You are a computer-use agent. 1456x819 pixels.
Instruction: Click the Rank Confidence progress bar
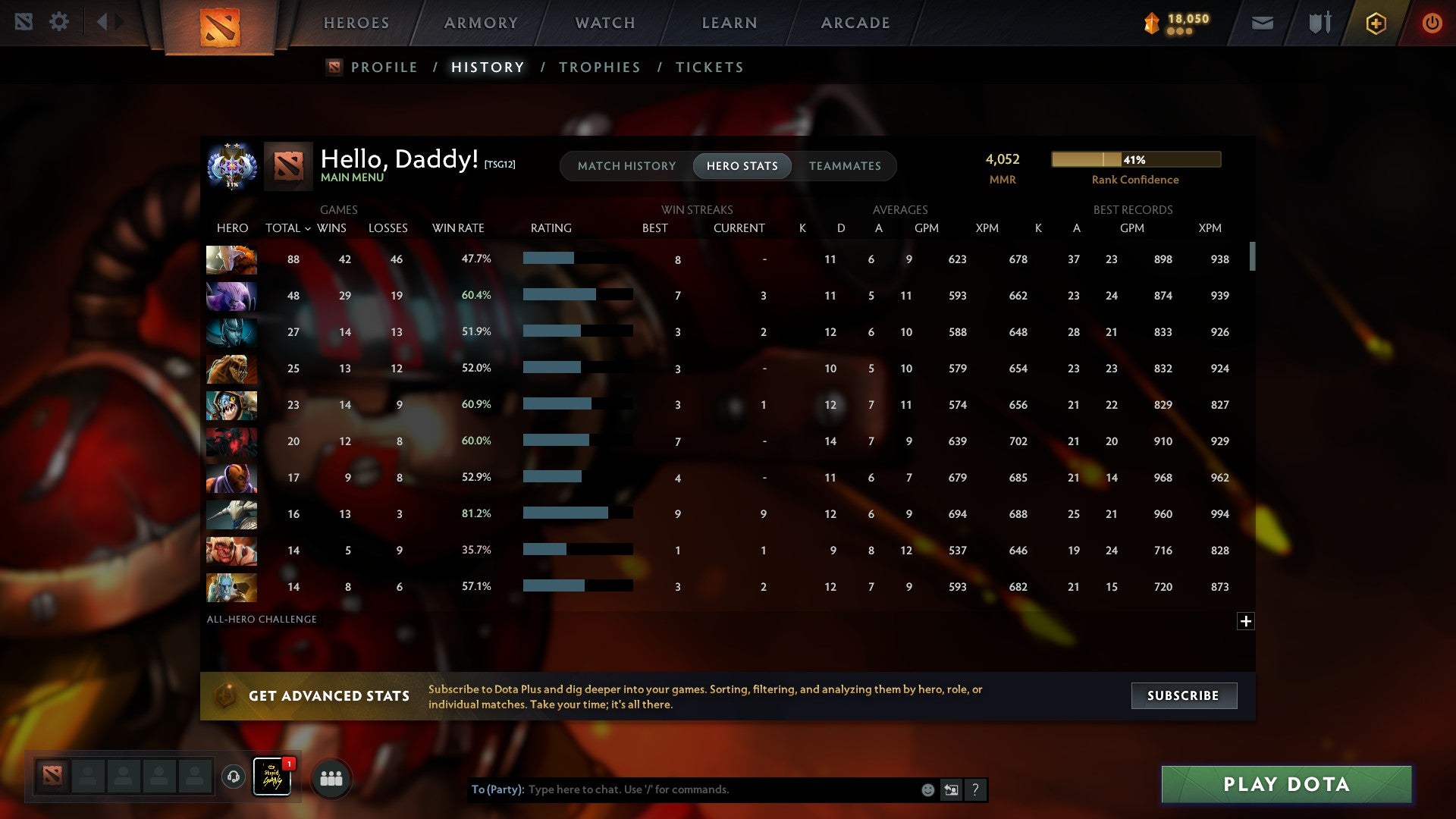pos(1135,159)
